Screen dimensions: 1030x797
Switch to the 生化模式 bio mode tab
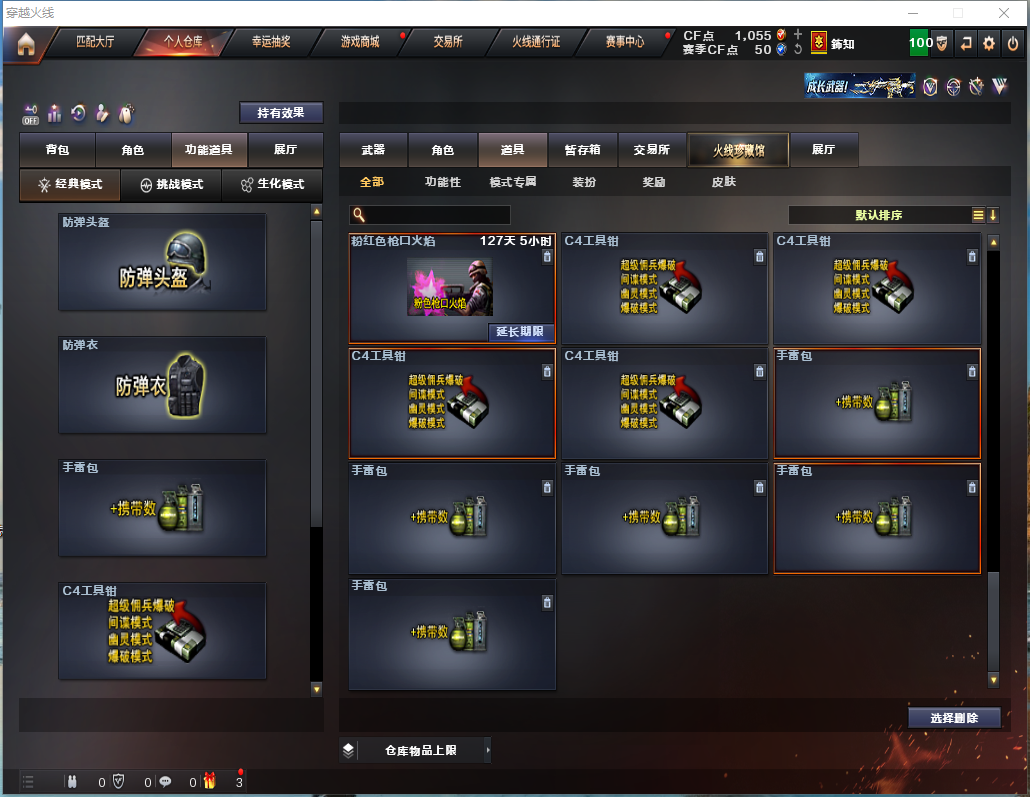click(x=272, y=185)
